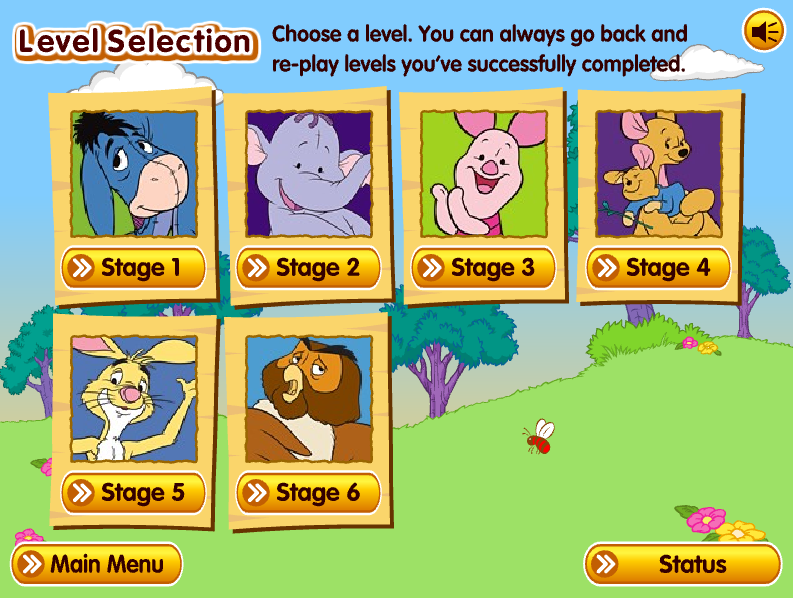Select the Stage 3 button
The height and width of the screenshot is (598, 793).
tap(483, 268)
